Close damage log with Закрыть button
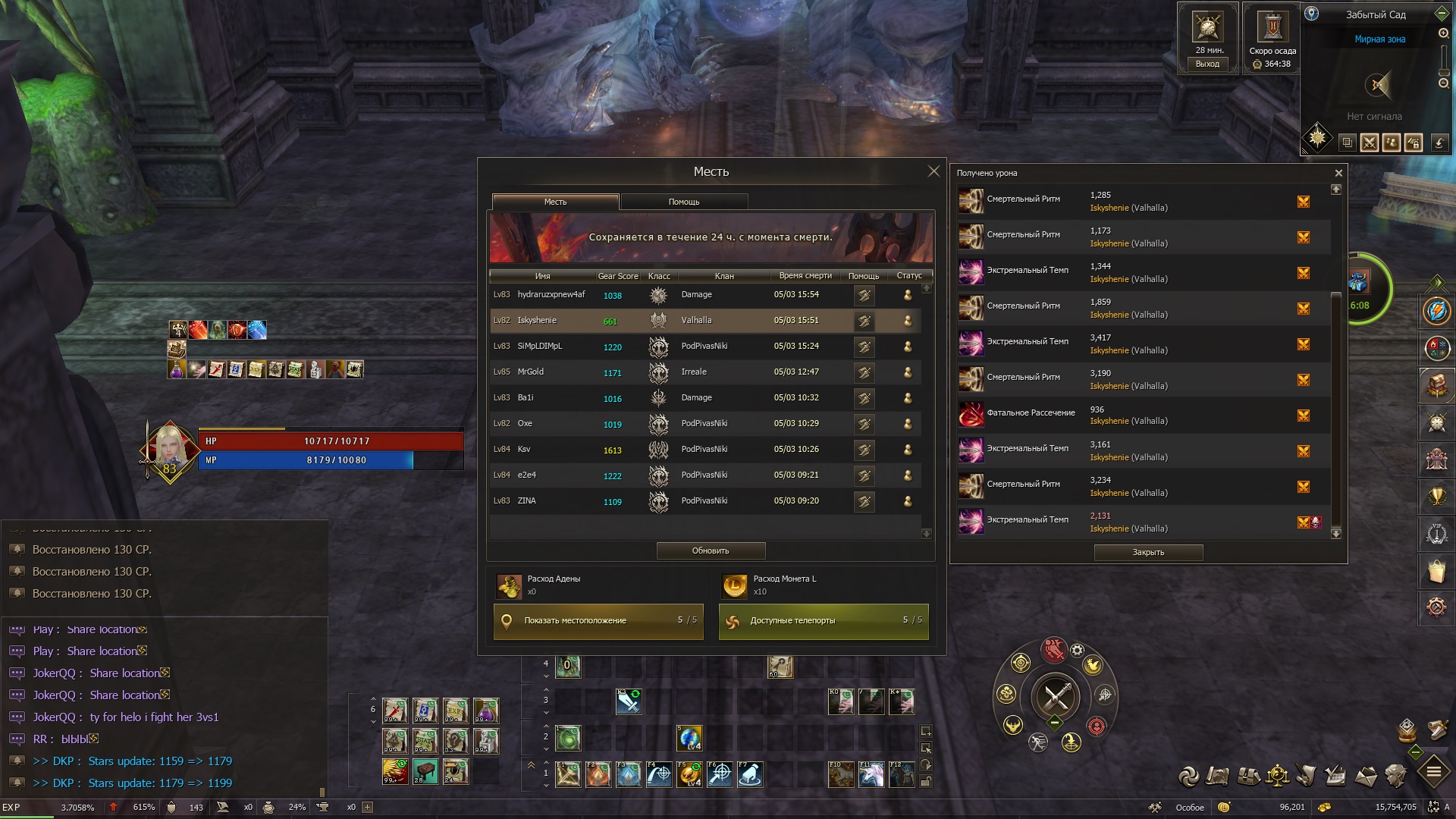Screen dimensions: 1456x819 tap(1148, 552)
